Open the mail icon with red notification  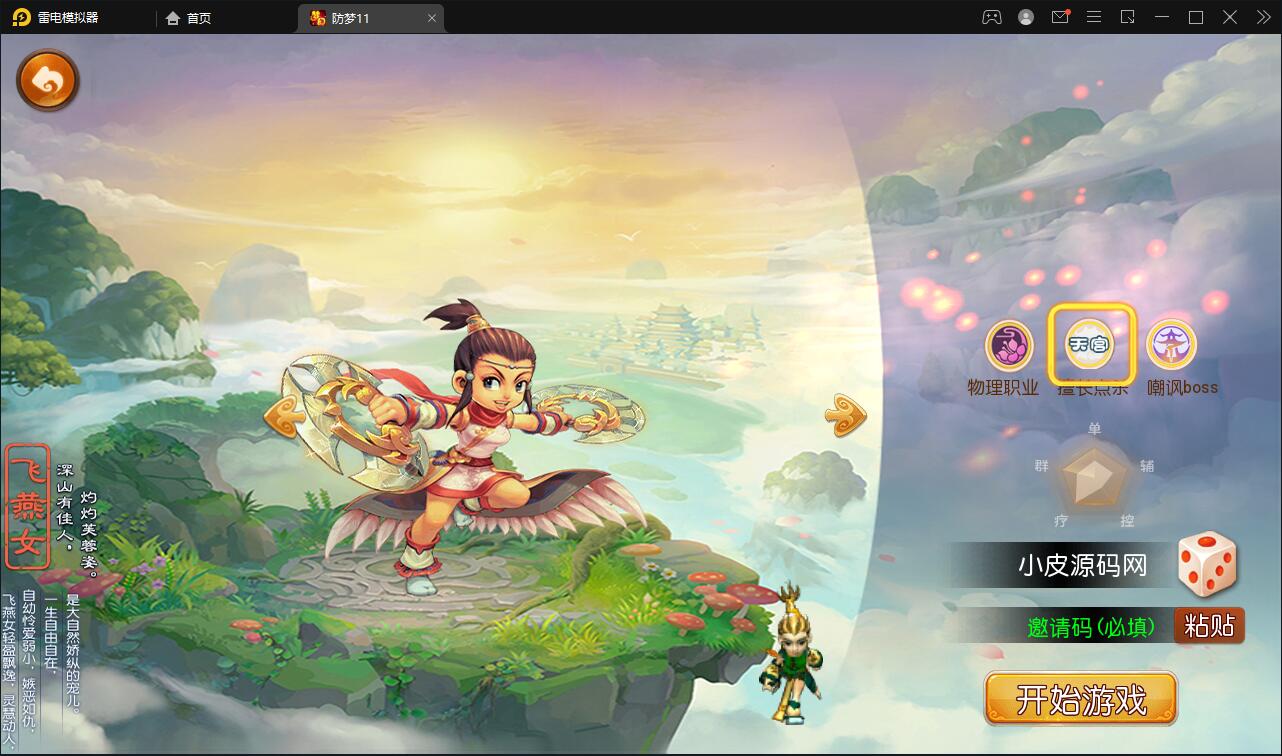click(x=1060, y=17)
